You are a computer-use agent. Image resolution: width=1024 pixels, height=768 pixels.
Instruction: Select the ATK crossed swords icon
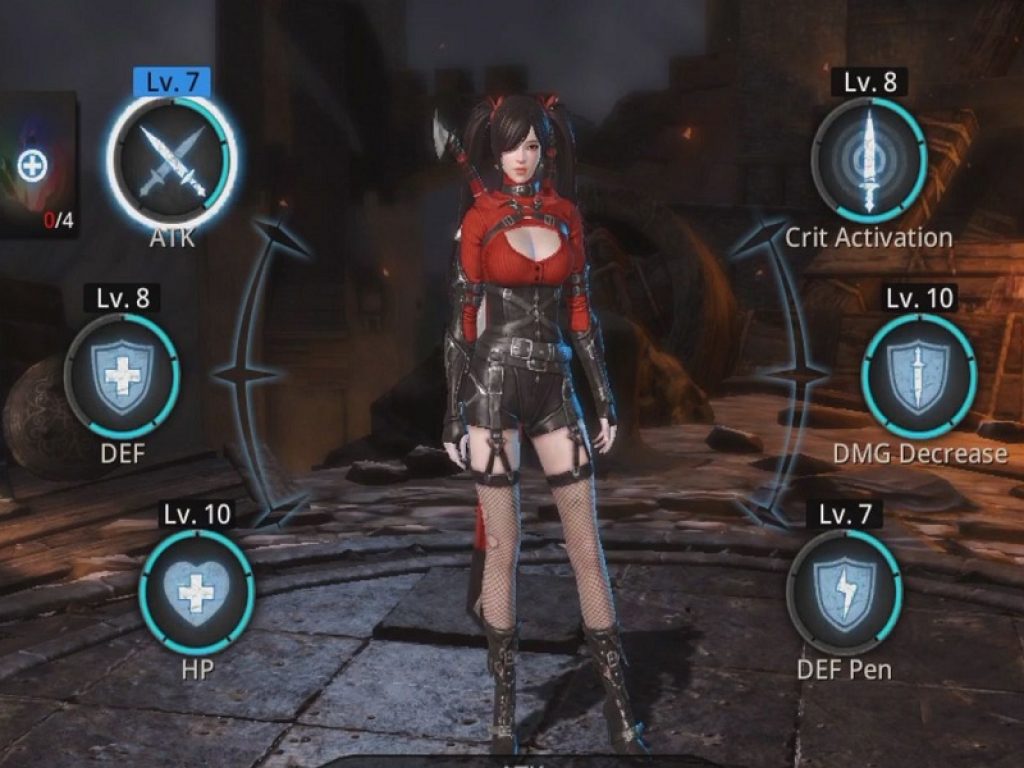point(172,161)
